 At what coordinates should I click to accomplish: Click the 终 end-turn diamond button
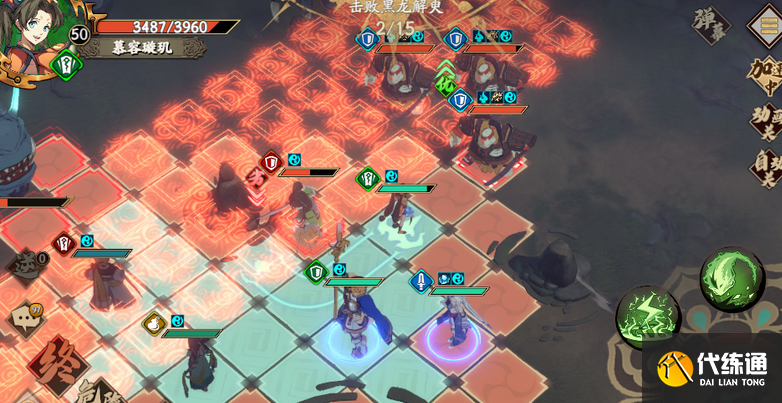pos(57,364)
